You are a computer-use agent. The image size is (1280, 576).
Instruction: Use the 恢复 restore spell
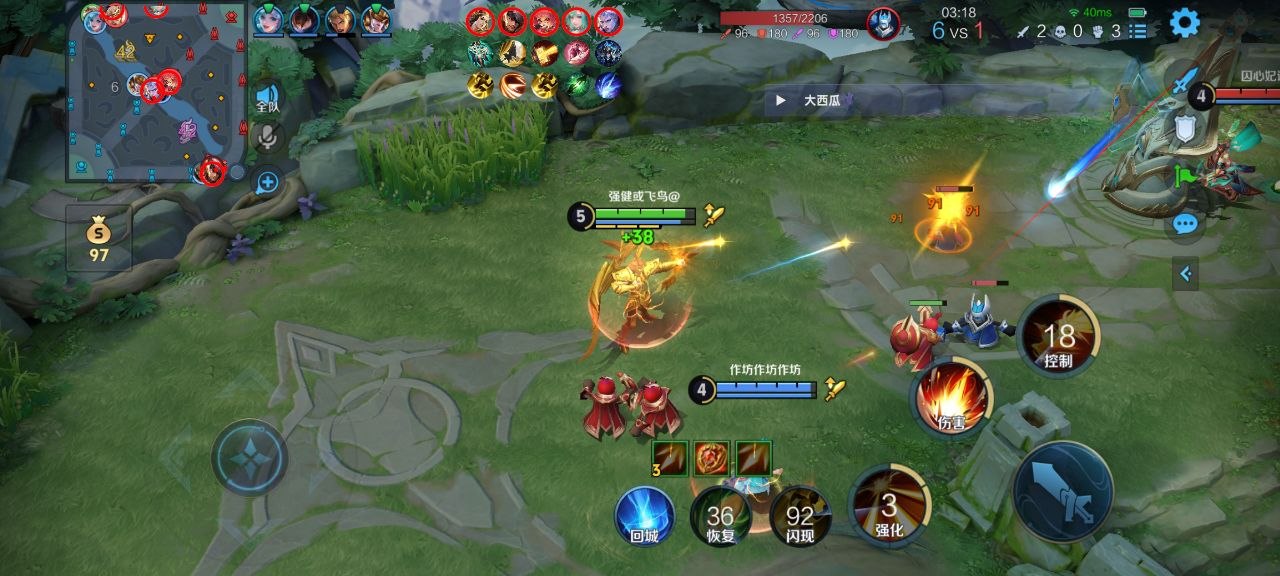click(x=720, y=517)
